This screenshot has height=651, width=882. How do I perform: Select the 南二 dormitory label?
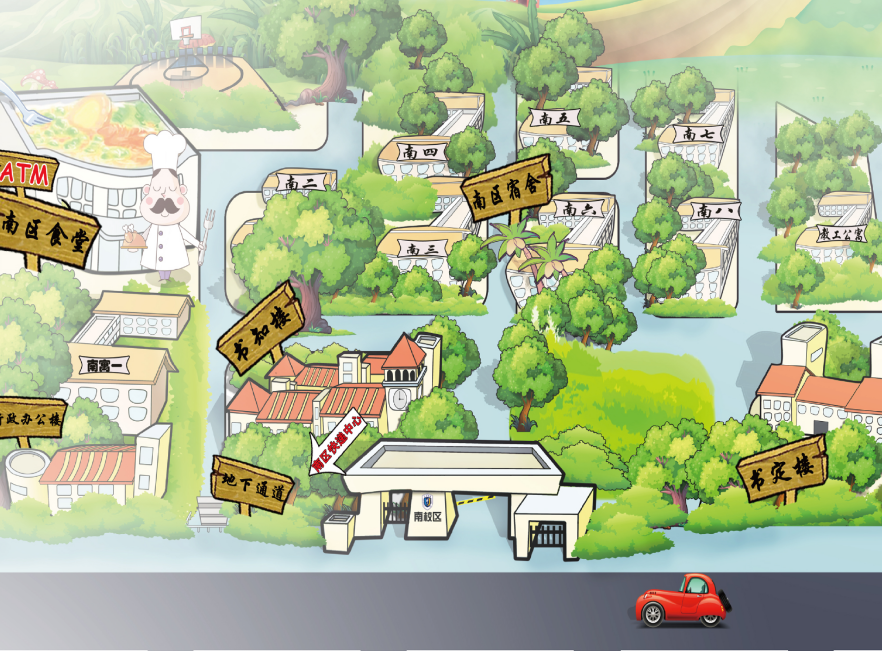[x=300, y=183]
